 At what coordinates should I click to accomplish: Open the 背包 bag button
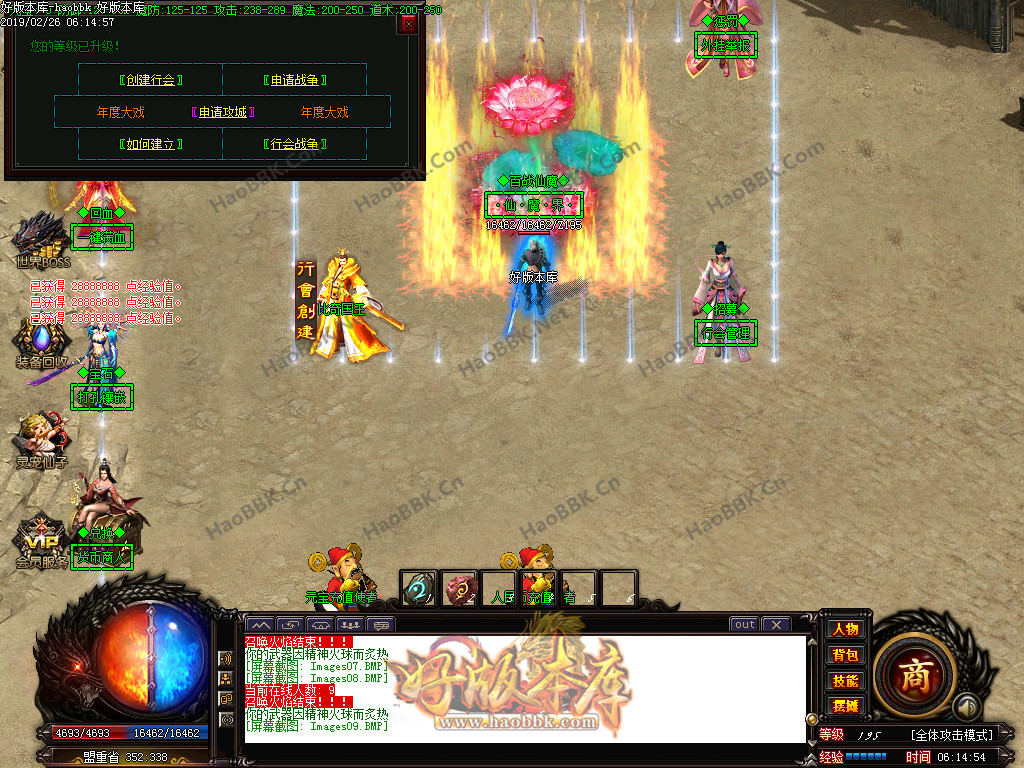(x=845, y=655)
